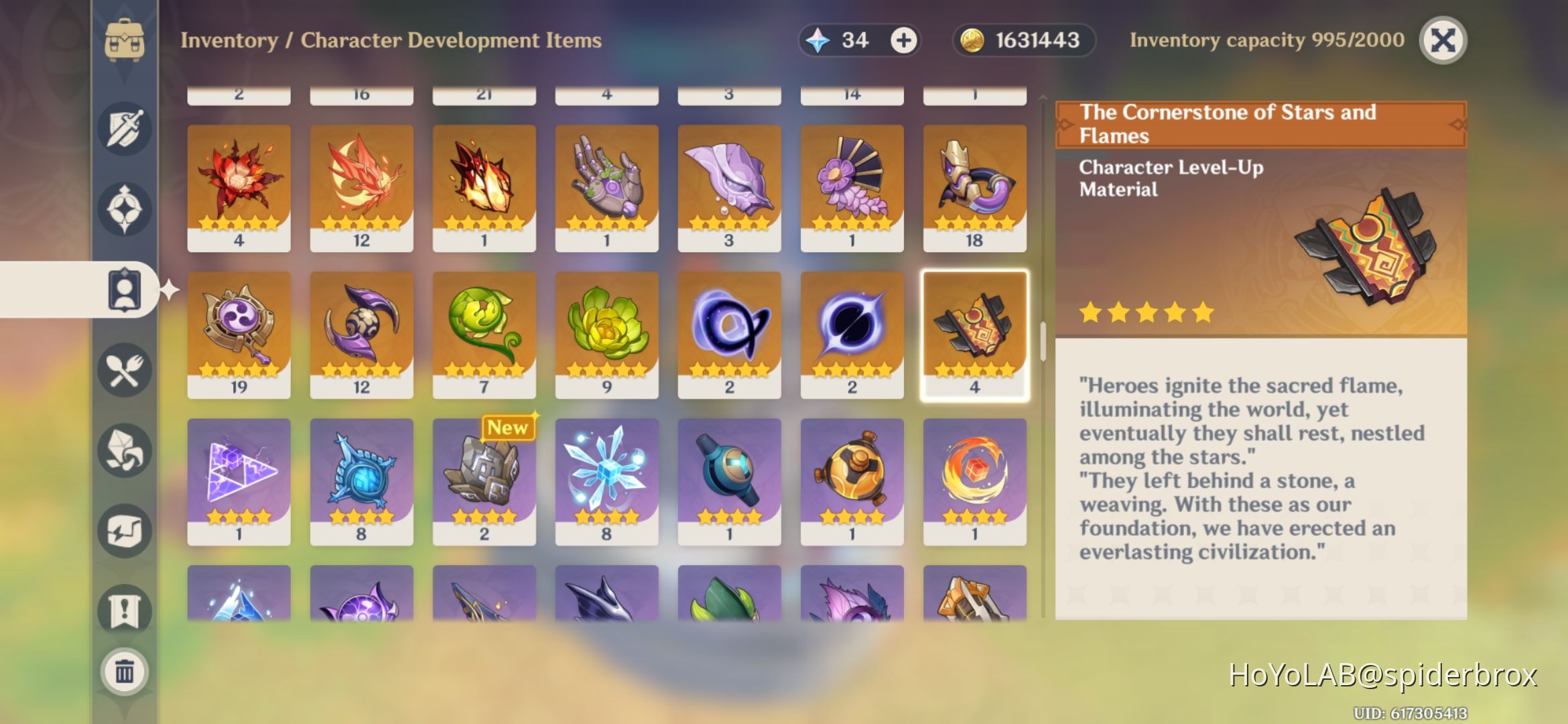
Task: Click the backpack inventory icon
Action: point(124,39)
